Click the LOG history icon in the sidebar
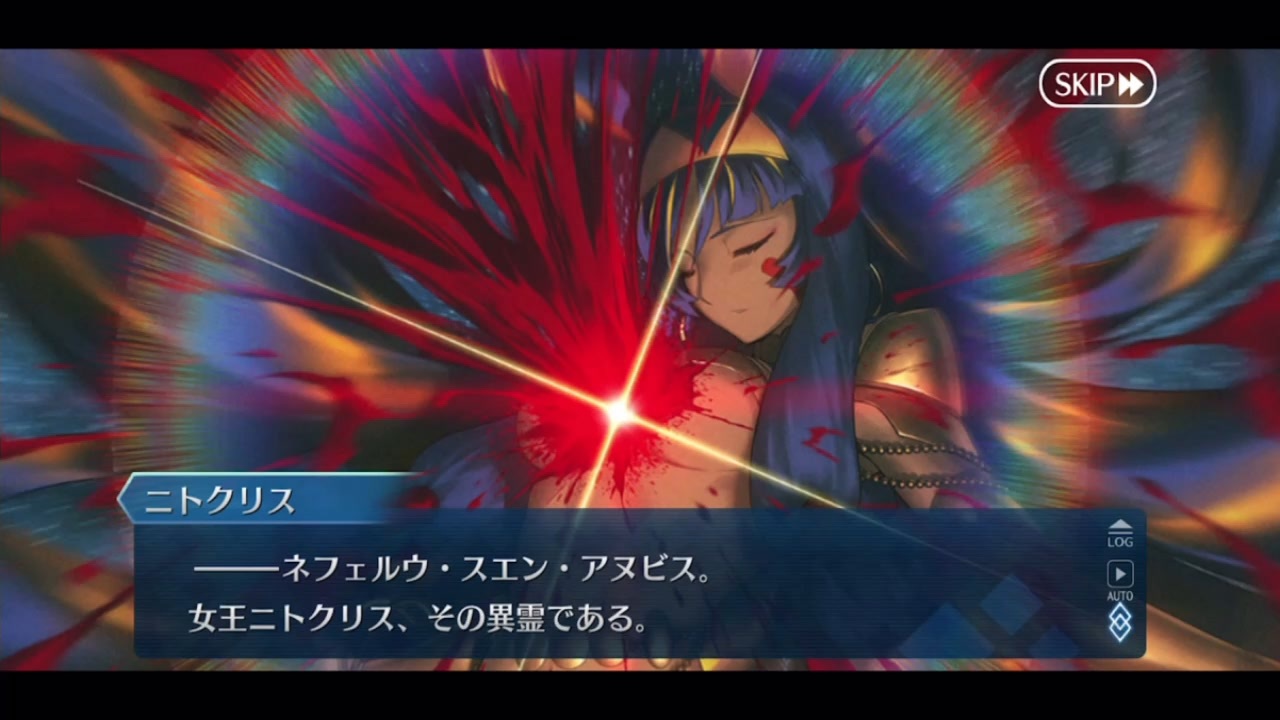The image size is (1280, 720). tap(1119, 530)
